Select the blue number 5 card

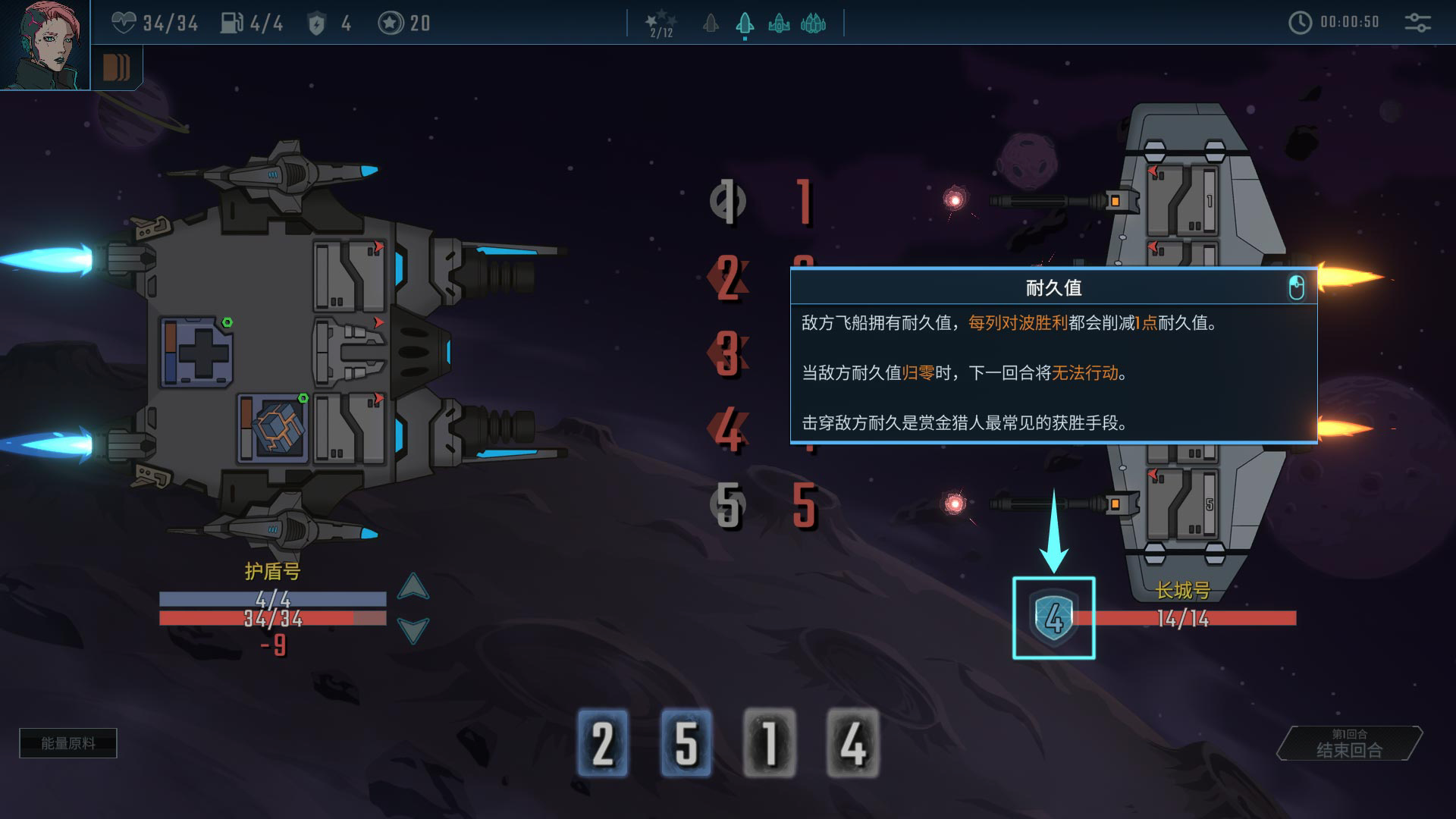pyautogui.click(x=686, y=743)
